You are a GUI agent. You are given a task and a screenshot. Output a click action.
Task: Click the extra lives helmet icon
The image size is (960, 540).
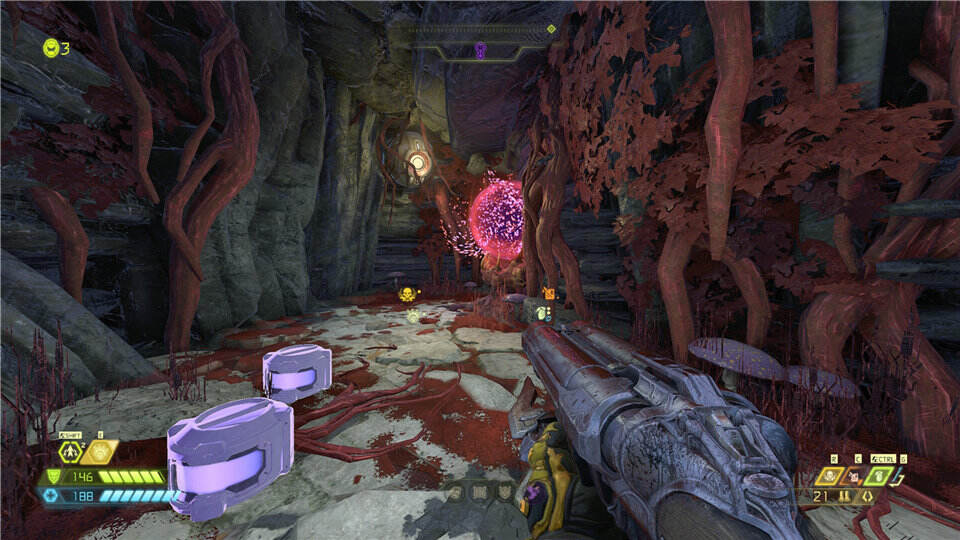coord(50,47)
